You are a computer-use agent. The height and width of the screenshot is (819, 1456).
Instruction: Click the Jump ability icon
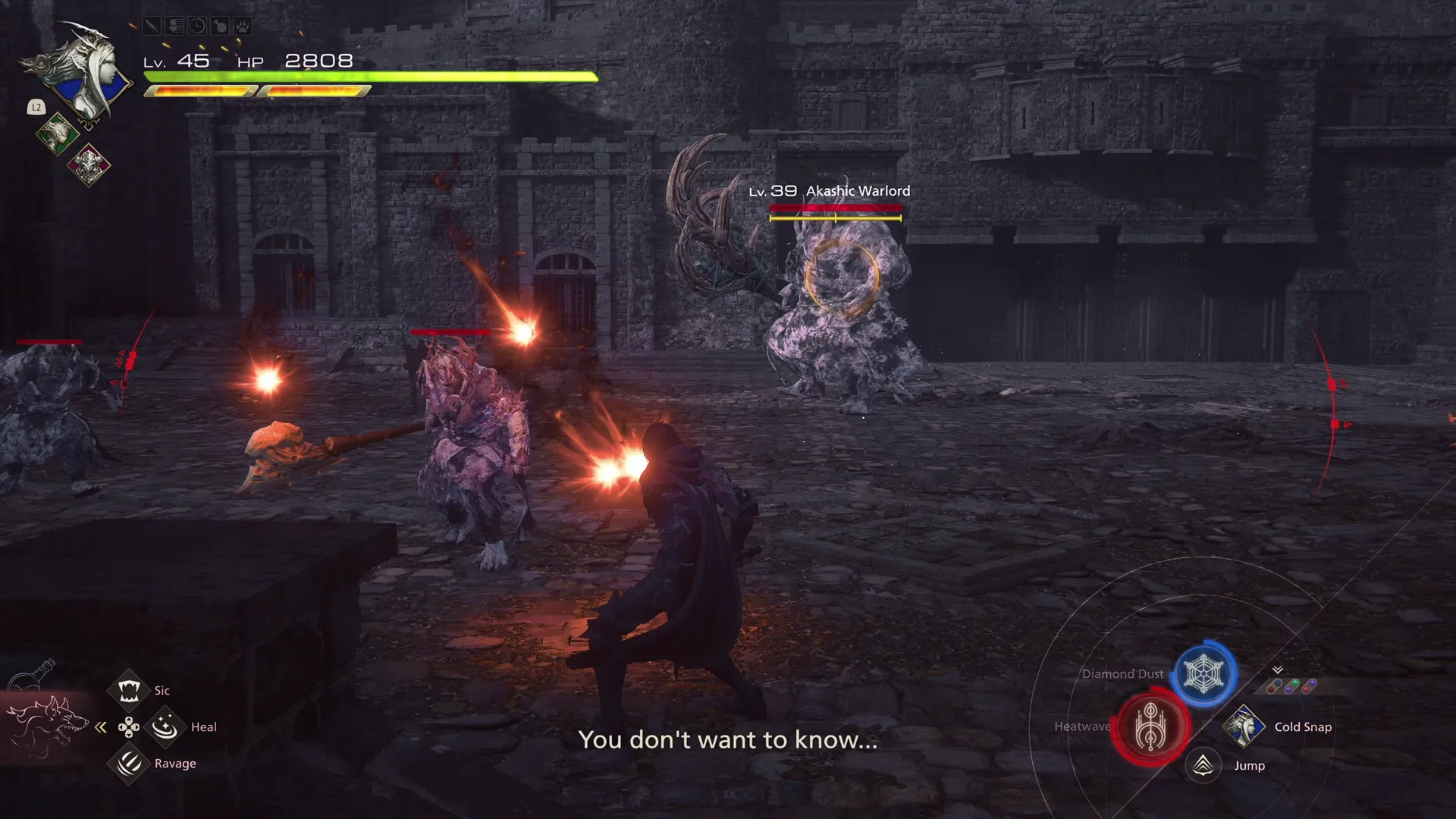point(1203,765)
